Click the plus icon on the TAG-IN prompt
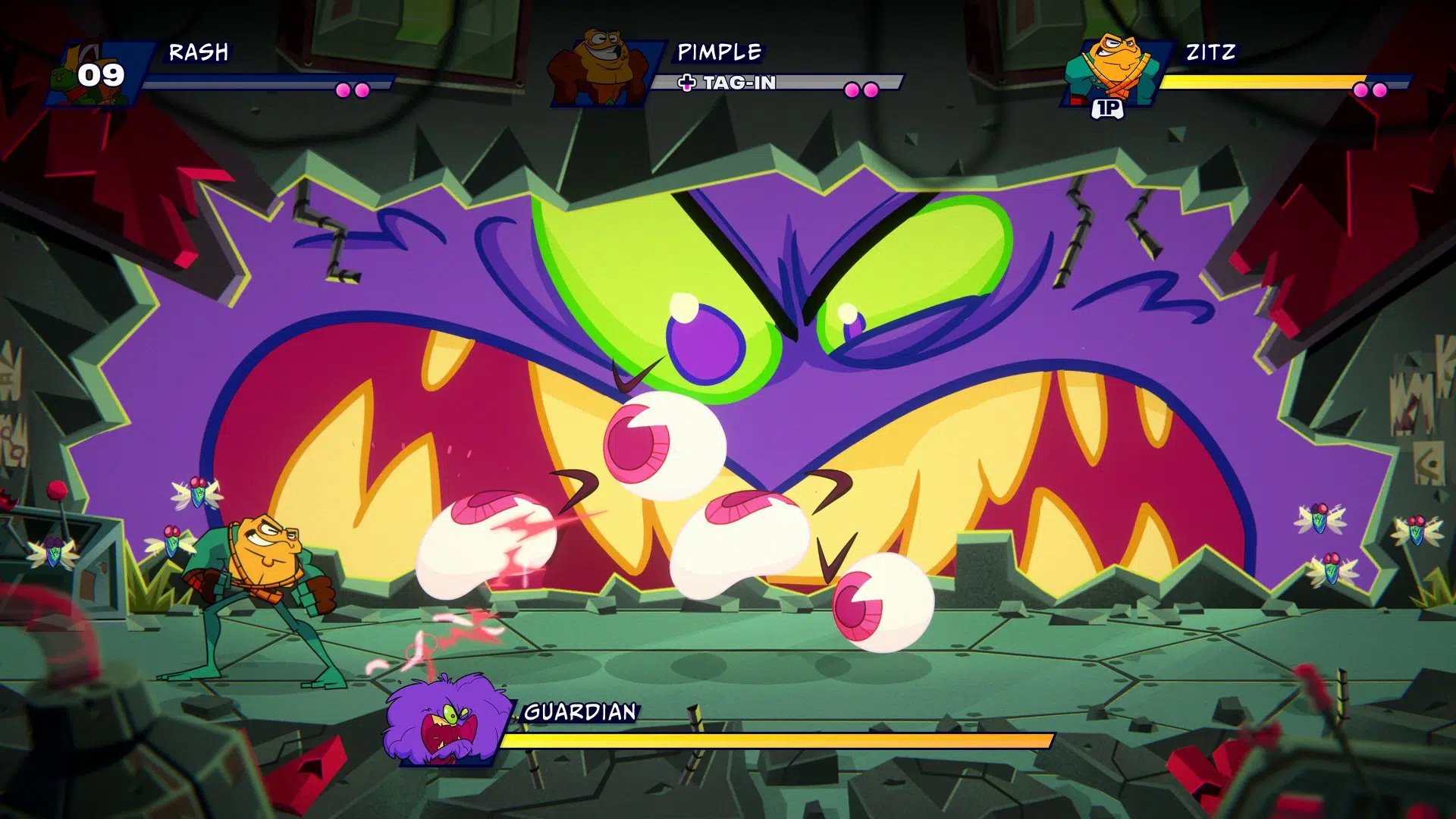The image size is (1456, 819). point(686,83)
